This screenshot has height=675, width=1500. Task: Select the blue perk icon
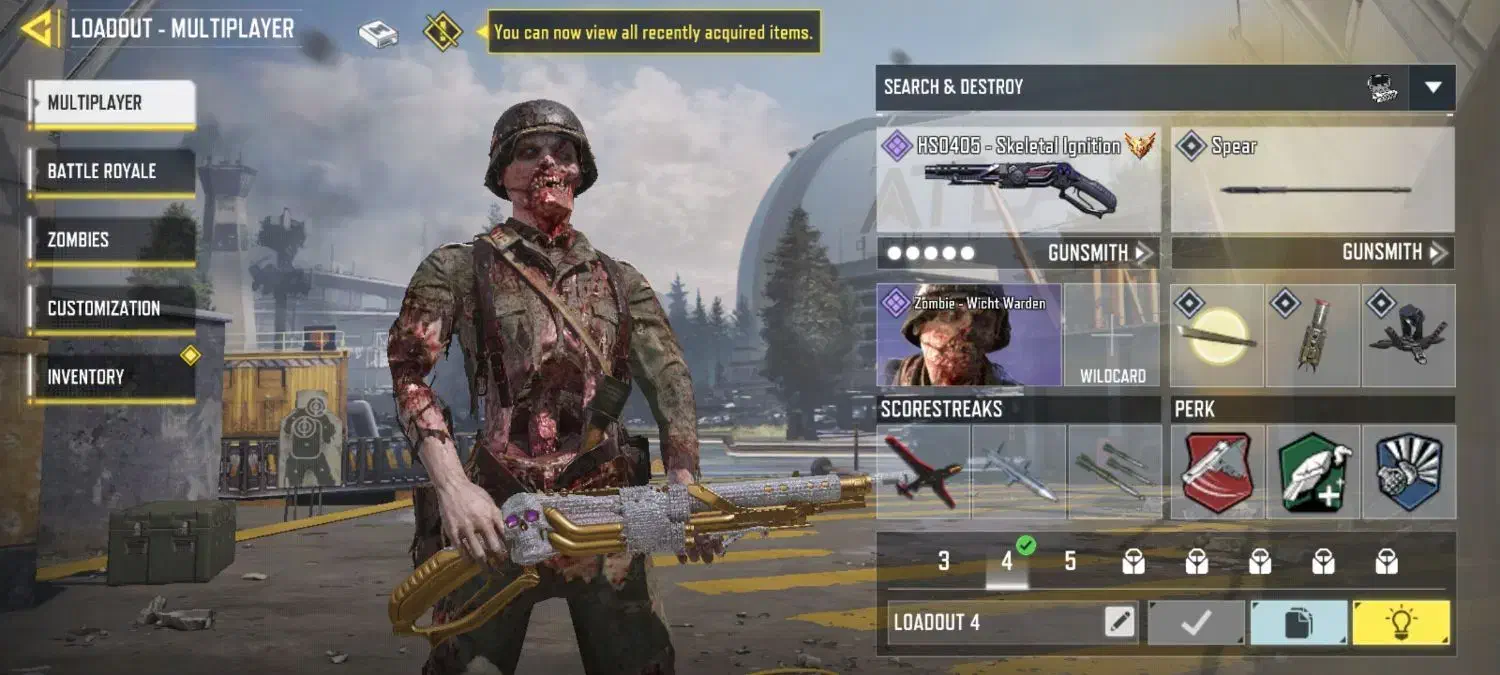(1408, 472)
